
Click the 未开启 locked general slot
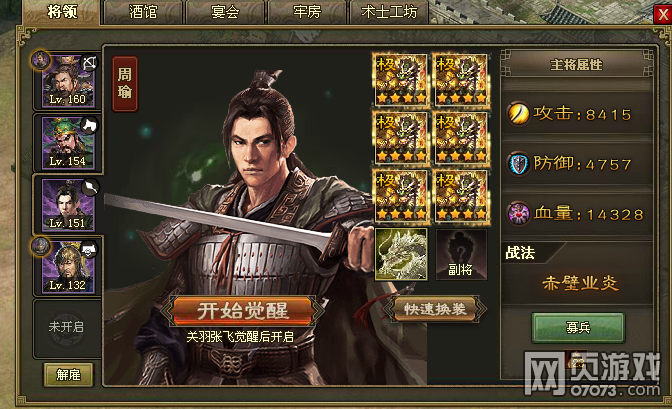[x=68, y=327]
